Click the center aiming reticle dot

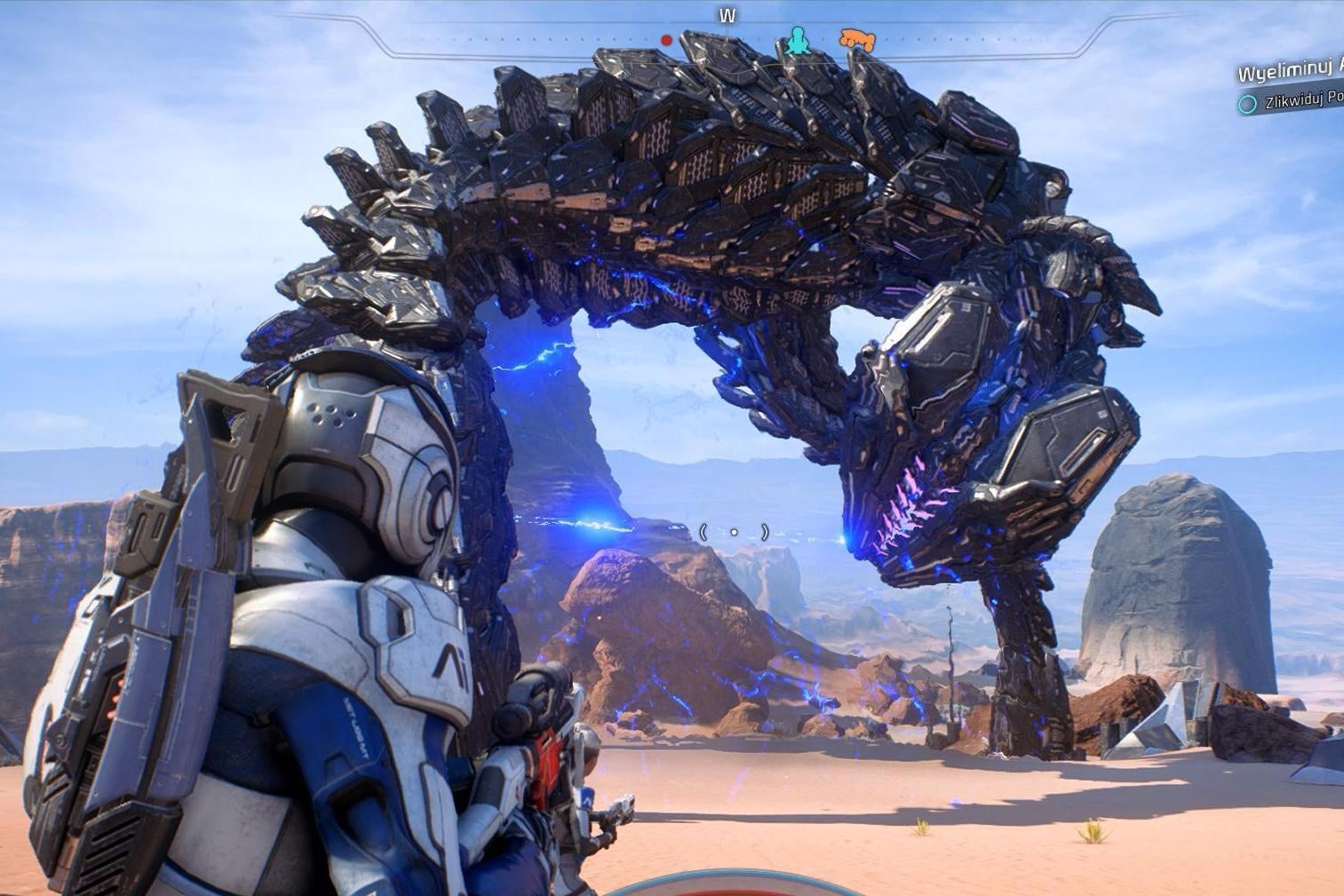coord(734,531)
